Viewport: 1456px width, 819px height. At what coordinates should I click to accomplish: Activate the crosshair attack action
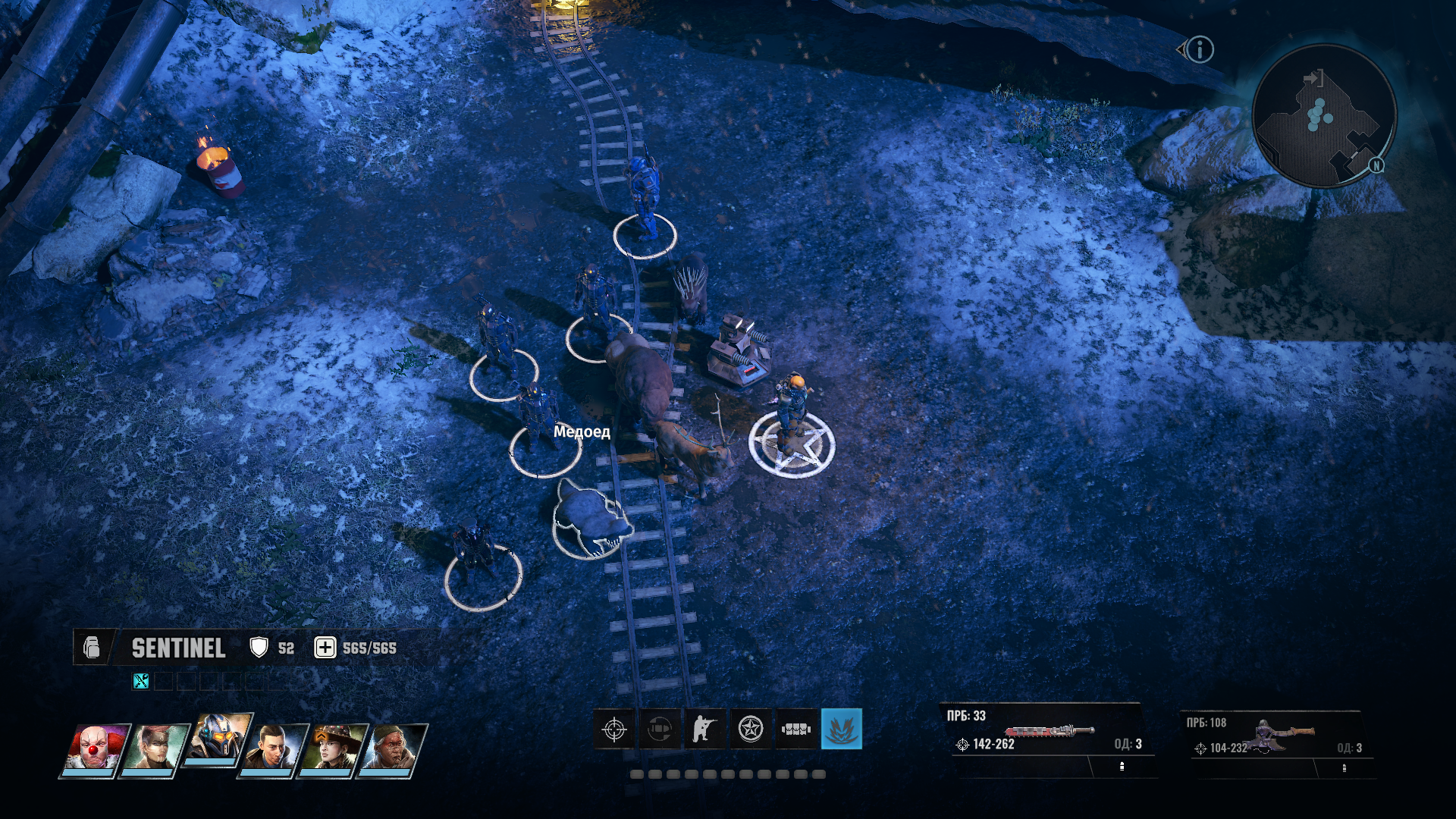tap(614, 730)
